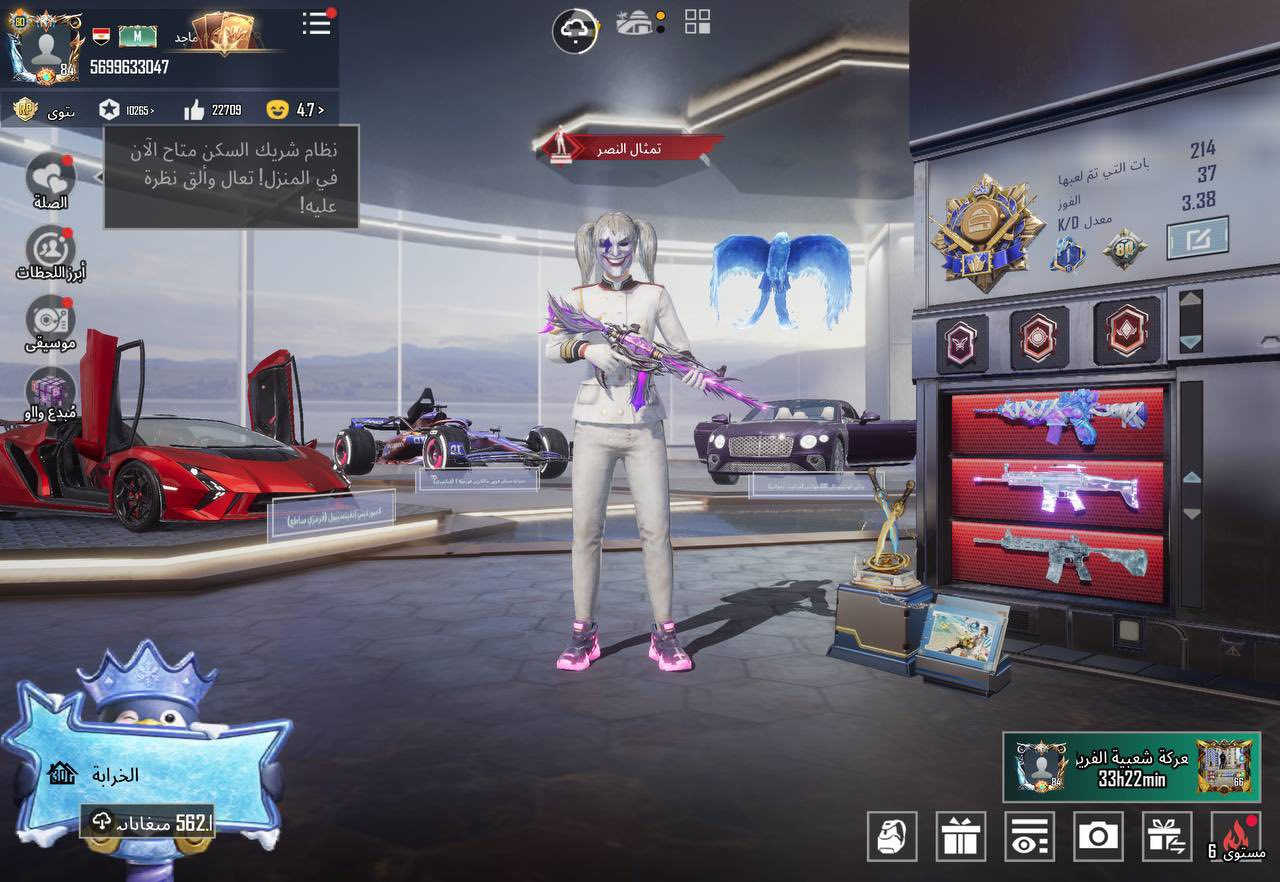Image resolution: width=1280 pixels, height=882 pixels.
Task: Open the smiley face 4.7 rating
Action: point(297,110)
